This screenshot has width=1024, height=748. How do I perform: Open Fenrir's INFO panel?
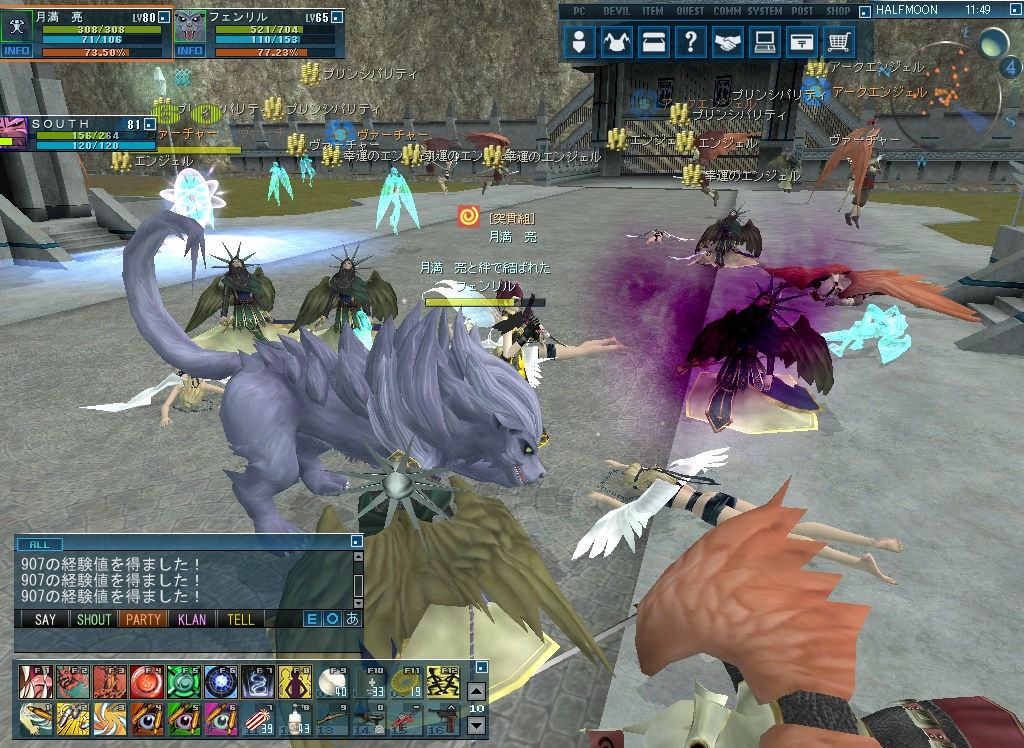point(190,51)
